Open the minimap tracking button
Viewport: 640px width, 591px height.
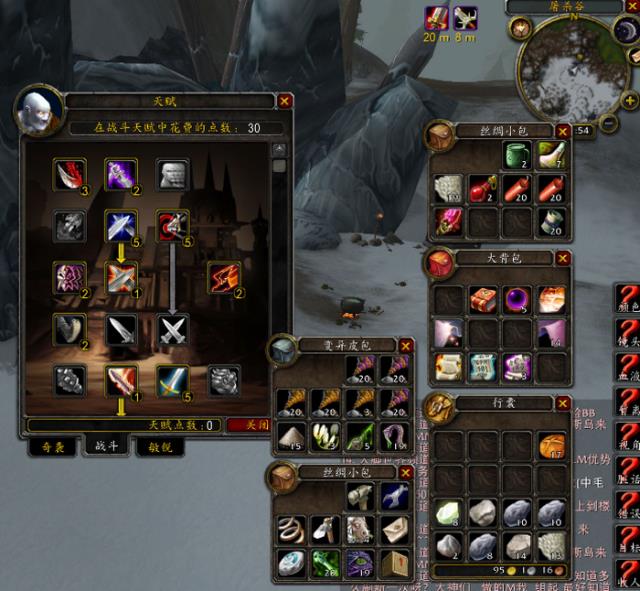521,27
